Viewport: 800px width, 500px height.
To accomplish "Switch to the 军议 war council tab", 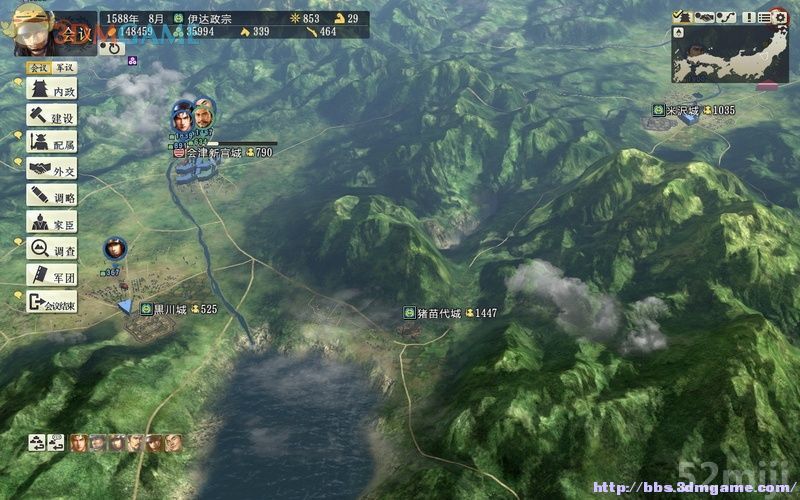I will tap(65, 67).
